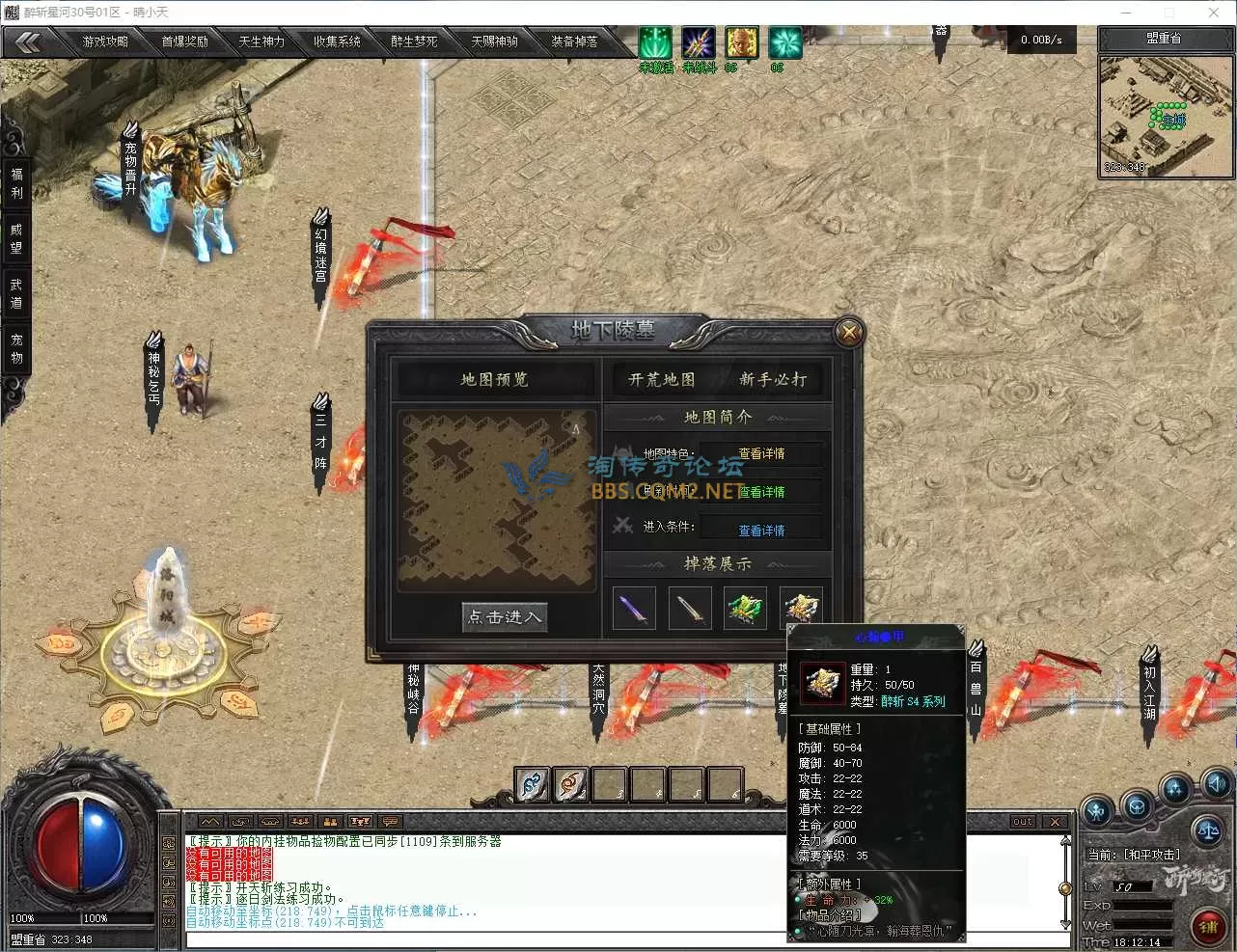Click the purple sword thumbnail in 掉落展示
The width and height of the screenshot is (1237, 952).
click(633, 608)
